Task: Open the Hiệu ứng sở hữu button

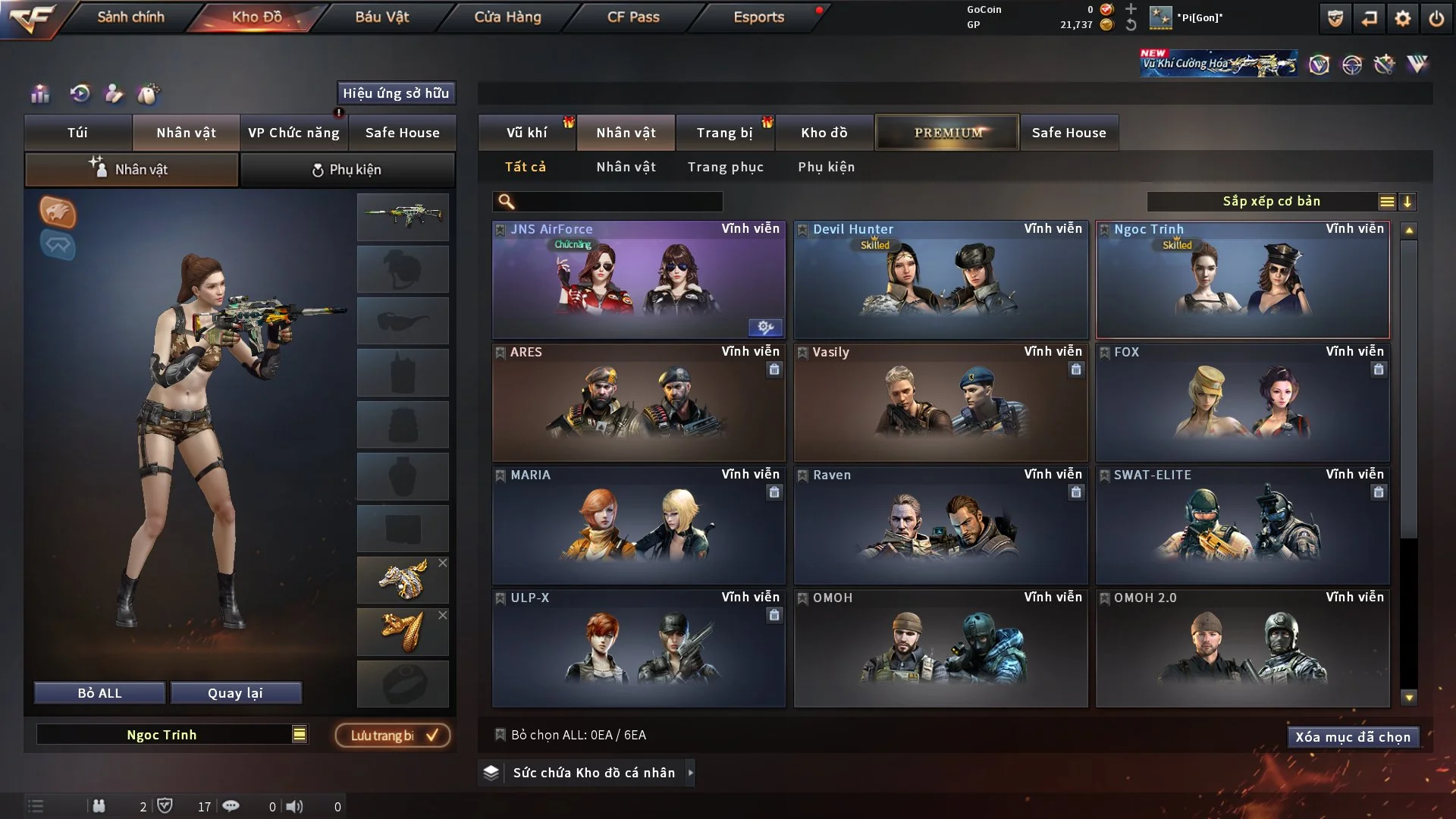Action: [395, 93]
